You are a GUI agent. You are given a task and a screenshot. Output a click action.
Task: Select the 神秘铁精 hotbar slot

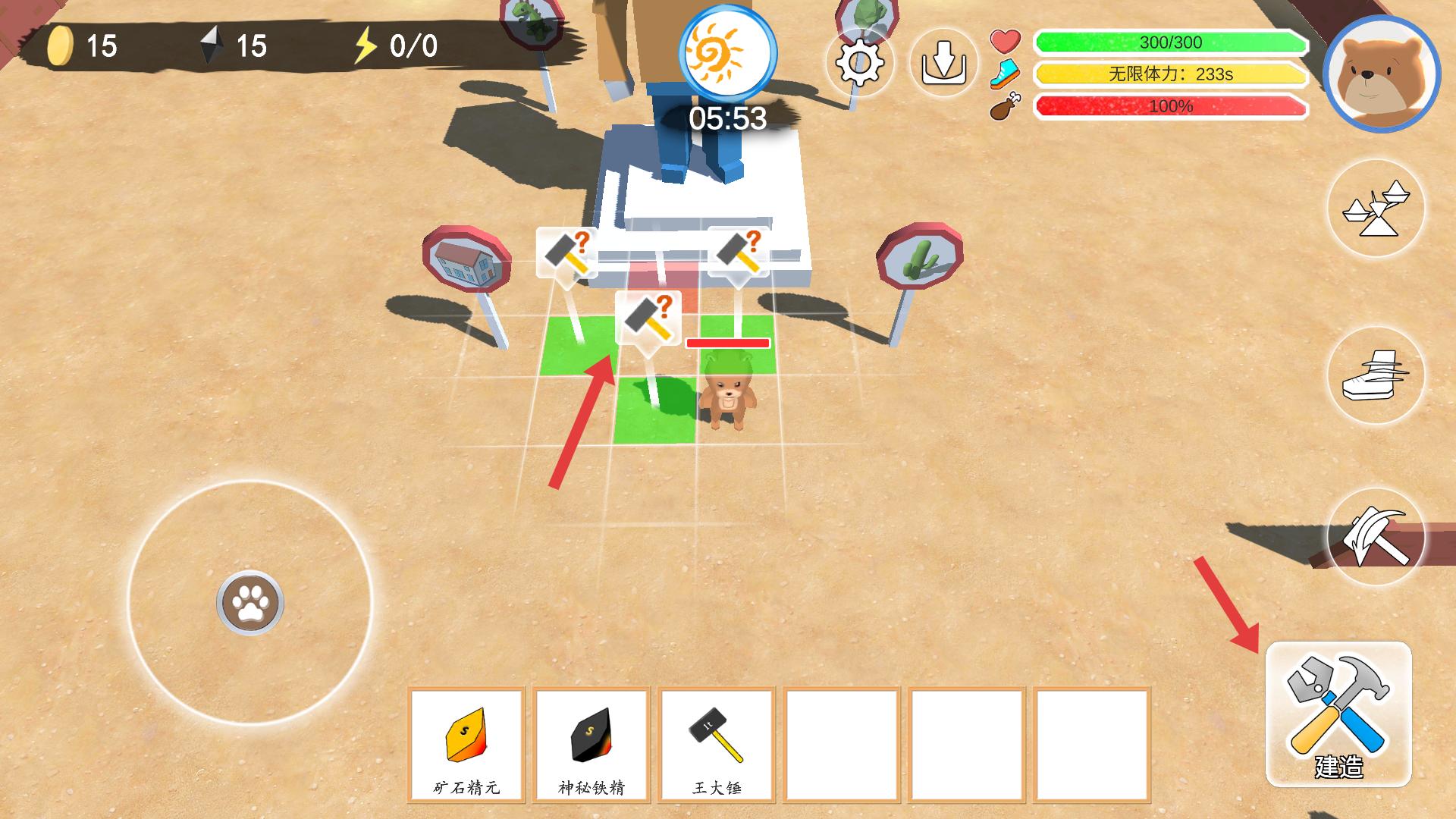click(x=591, y=744)
